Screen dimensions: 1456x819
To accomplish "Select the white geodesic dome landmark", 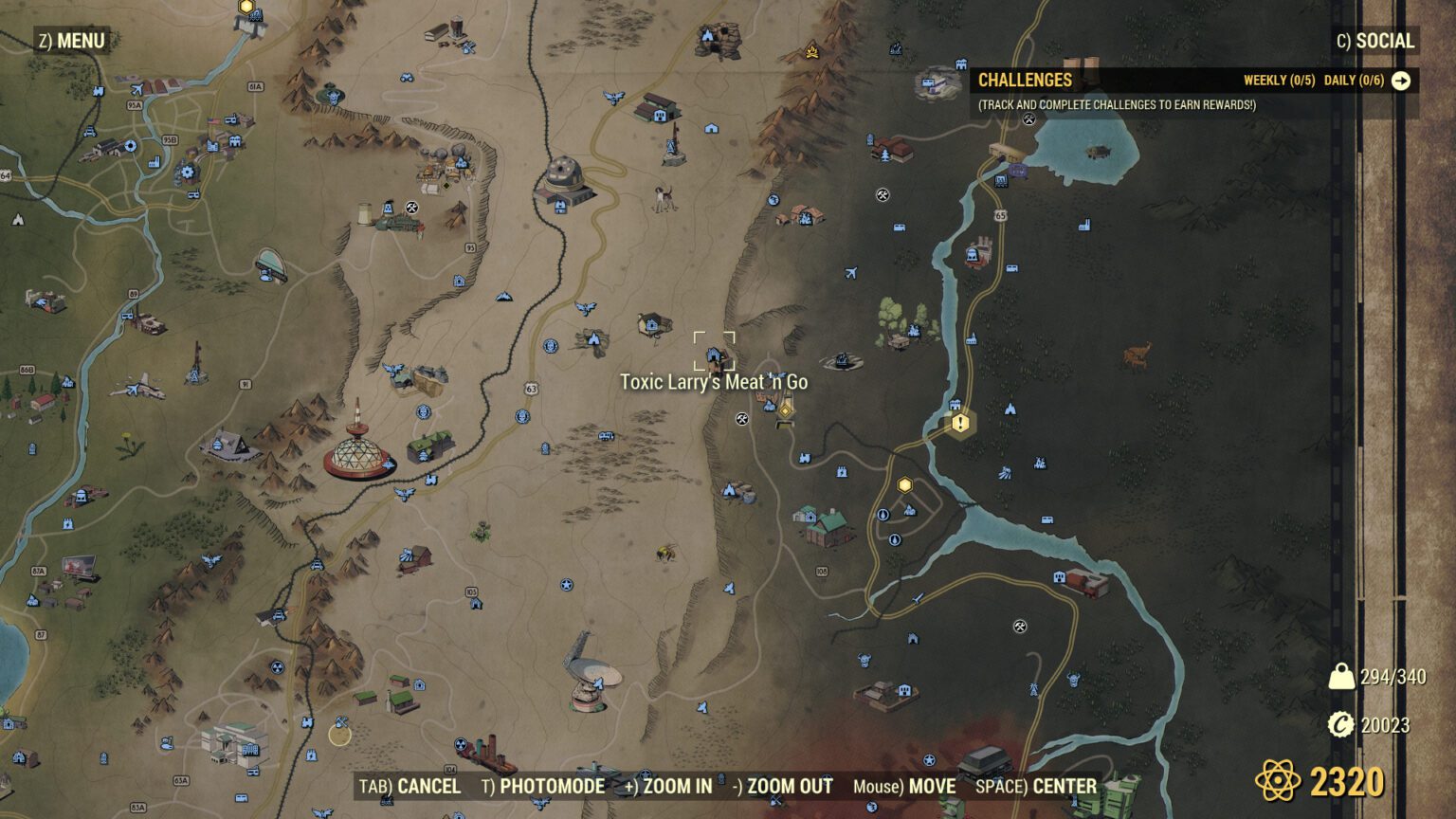I will point(358,457).
